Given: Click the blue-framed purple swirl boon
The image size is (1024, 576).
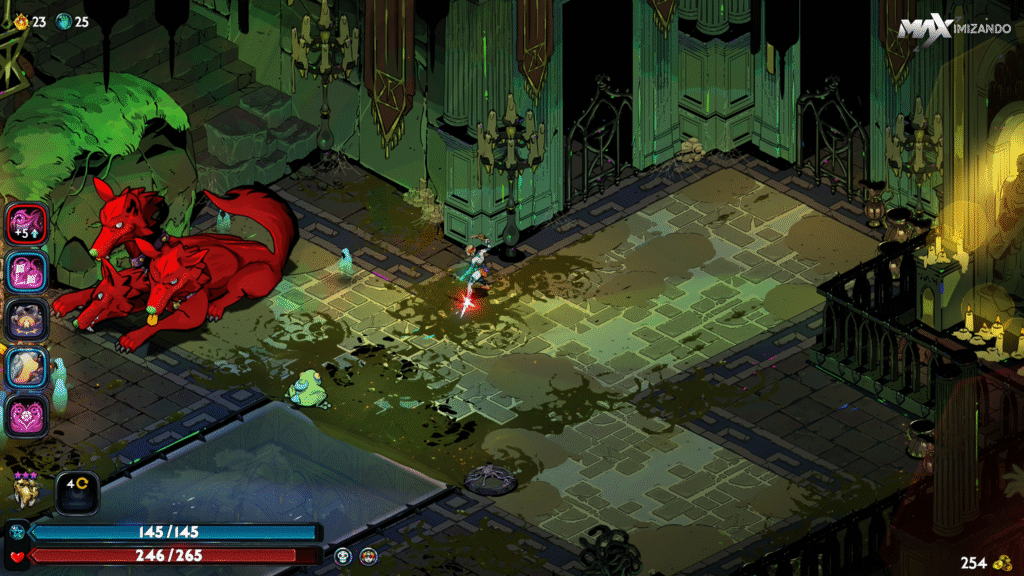Looking at the screenshot, I should coord(25,271).
